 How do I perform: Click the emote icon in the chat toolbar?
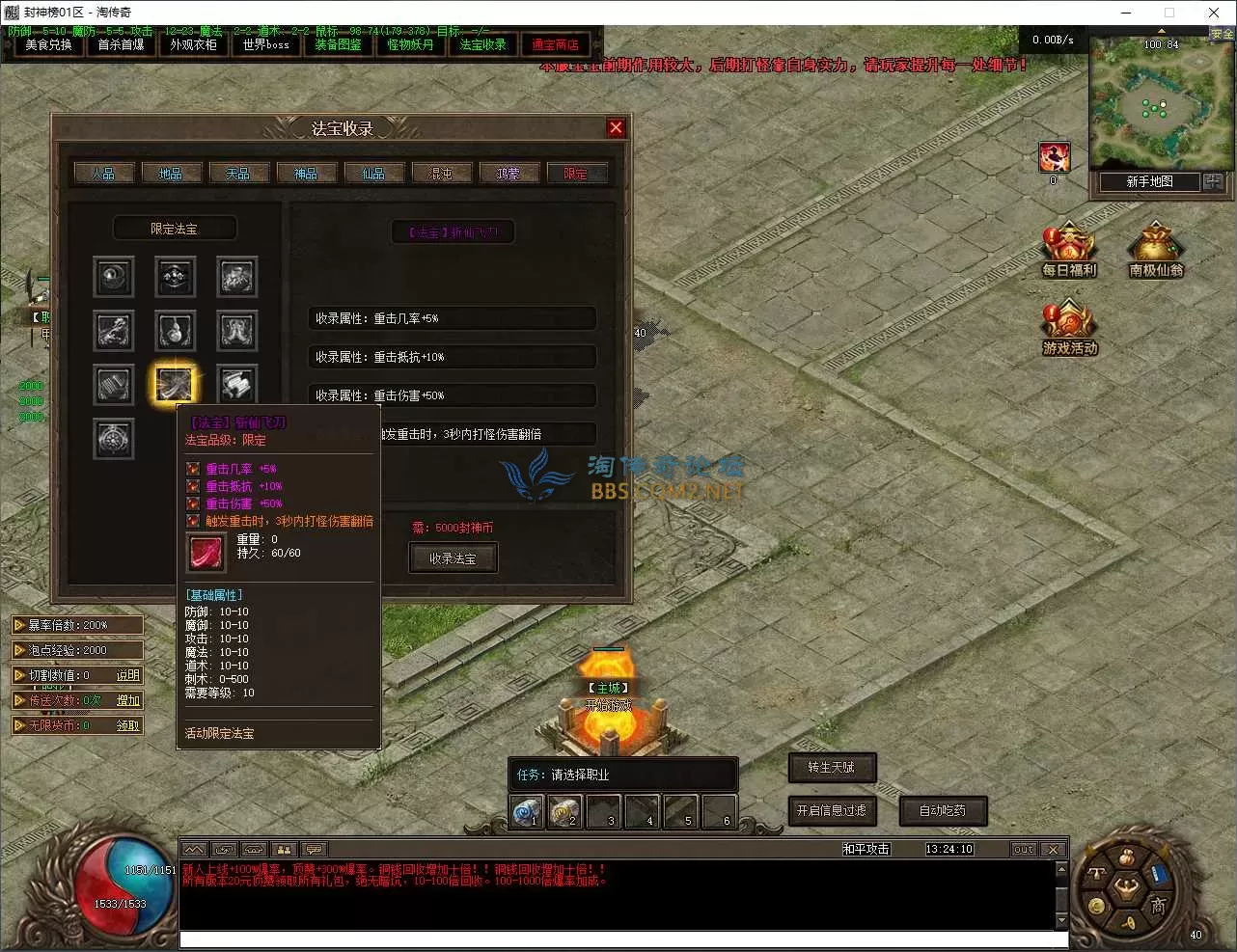[314, 848]
